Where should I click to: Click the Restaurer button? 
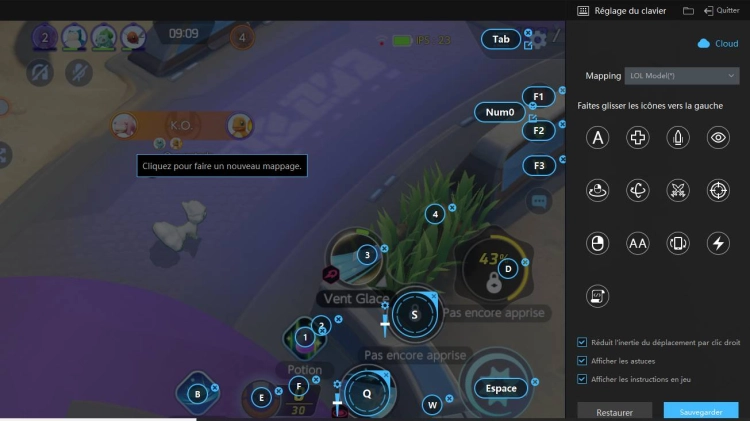[x=614, y=411]
